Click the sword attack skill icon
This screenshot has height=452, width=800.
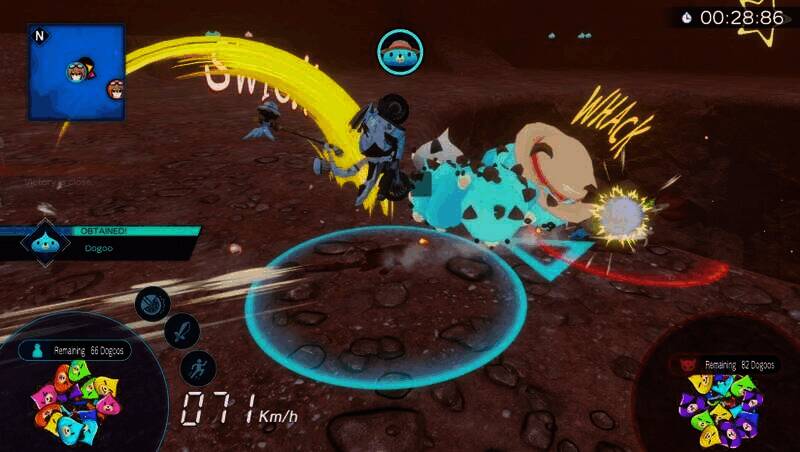click(182, 331)
